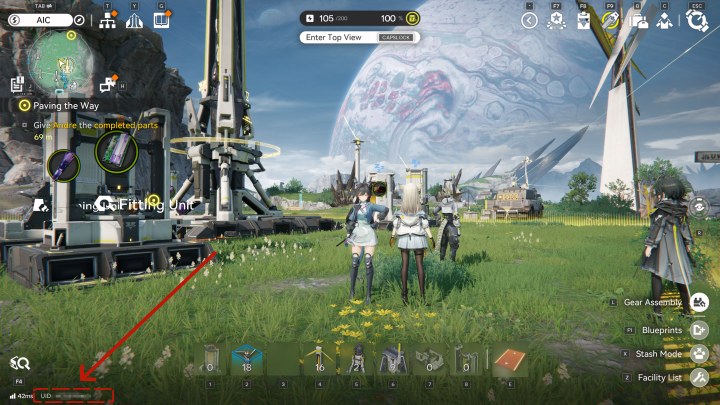Select the hotbar slot holding 18 items
The image size is (720, 405).
[x=246, y=360]
